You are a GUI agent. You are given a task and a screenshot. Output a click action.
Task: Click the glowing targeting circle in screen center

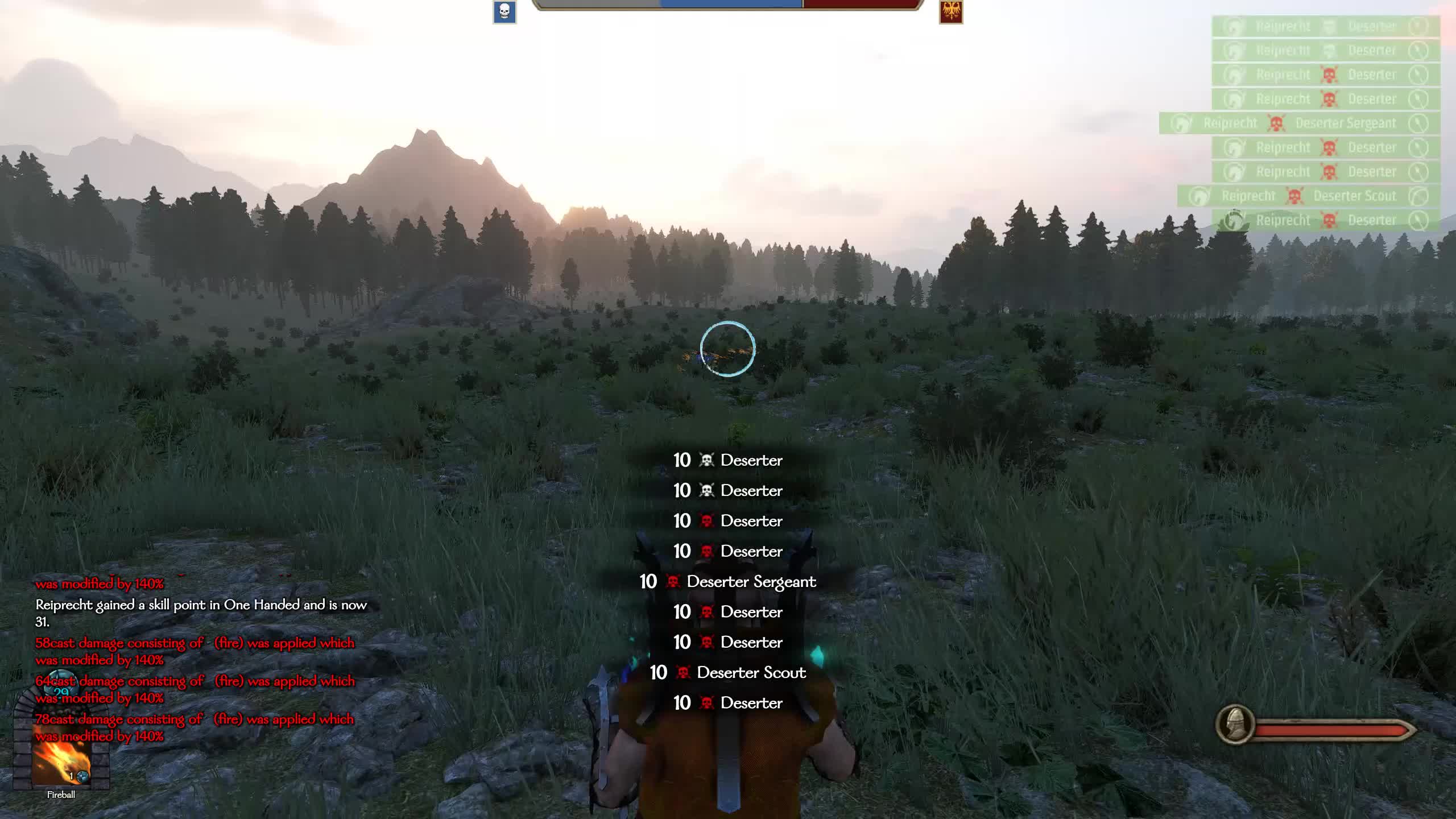(728, 350)
